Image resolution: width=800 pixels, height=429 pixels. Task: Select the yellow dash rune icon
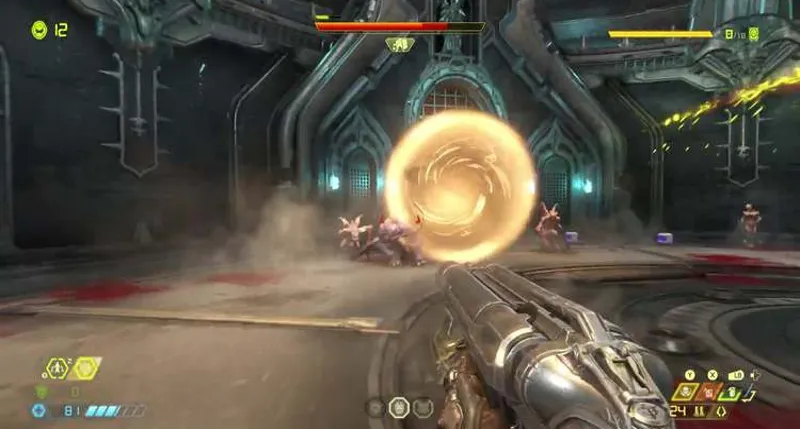(x=59, y=368)
